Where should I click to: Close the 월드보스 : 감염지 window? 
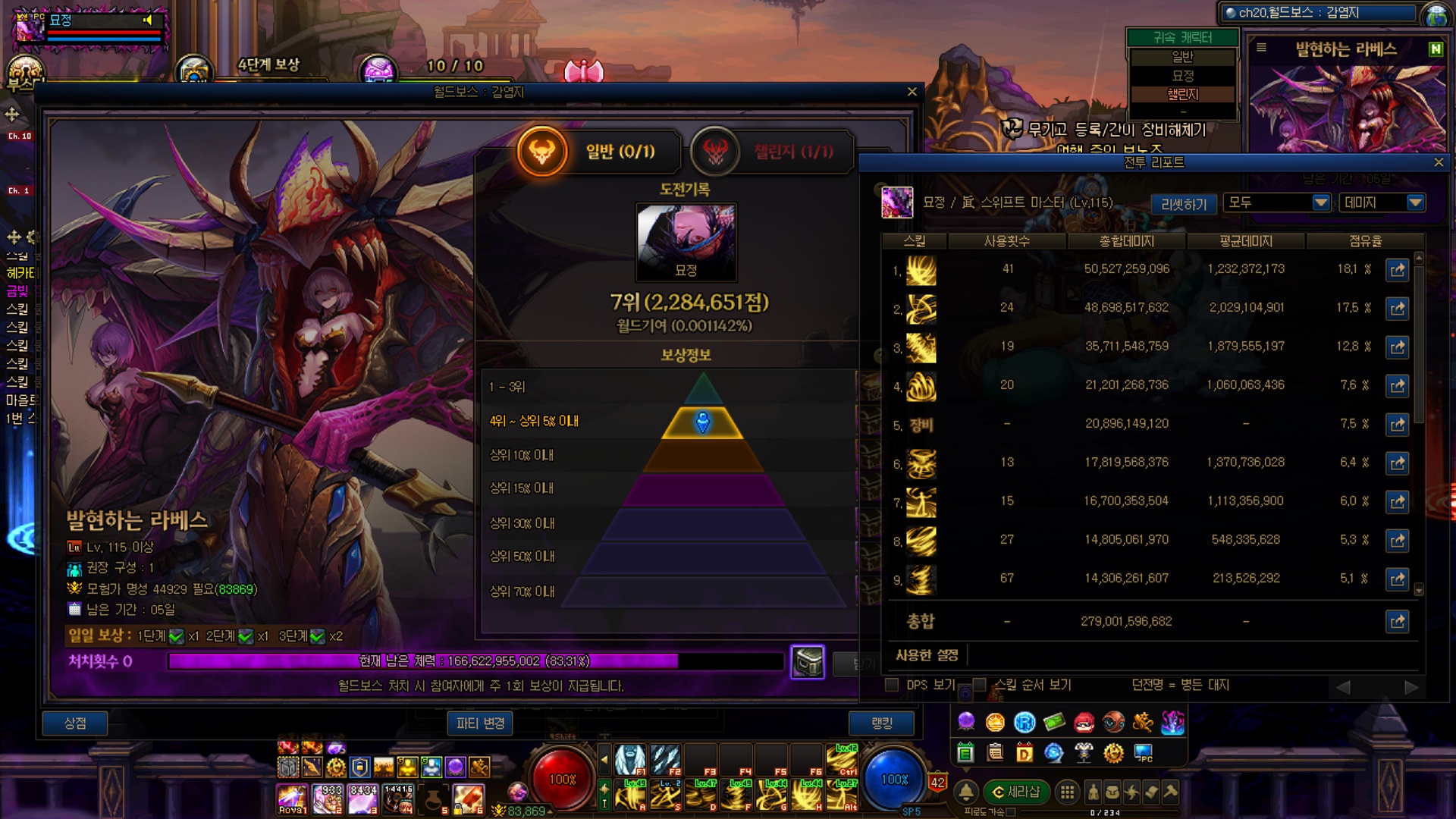tap(912, 92)
